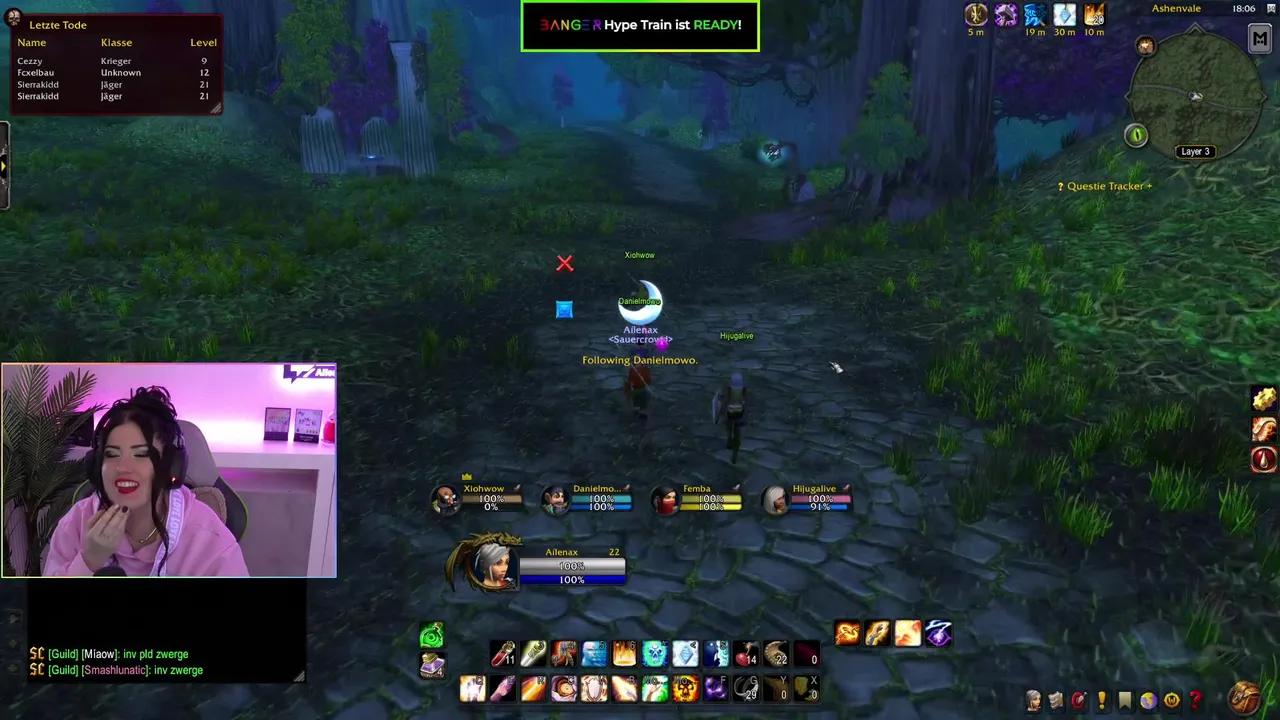Open the world map globe icon
The width and height of the screenshot is (1280, 720).
pos(1146,700)
